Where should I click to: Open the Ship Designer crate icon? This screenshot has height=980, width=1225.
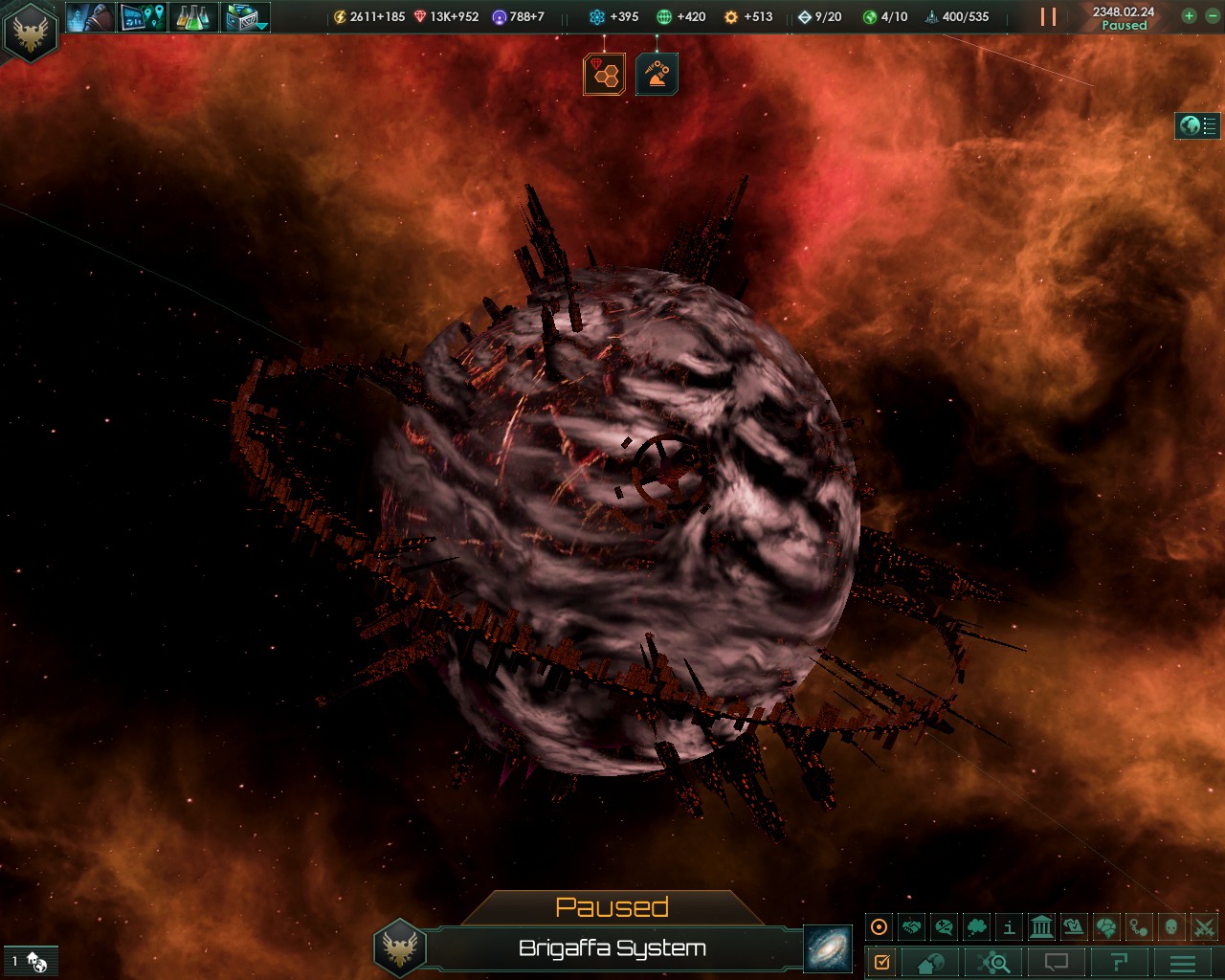click(x=241, y=16)
